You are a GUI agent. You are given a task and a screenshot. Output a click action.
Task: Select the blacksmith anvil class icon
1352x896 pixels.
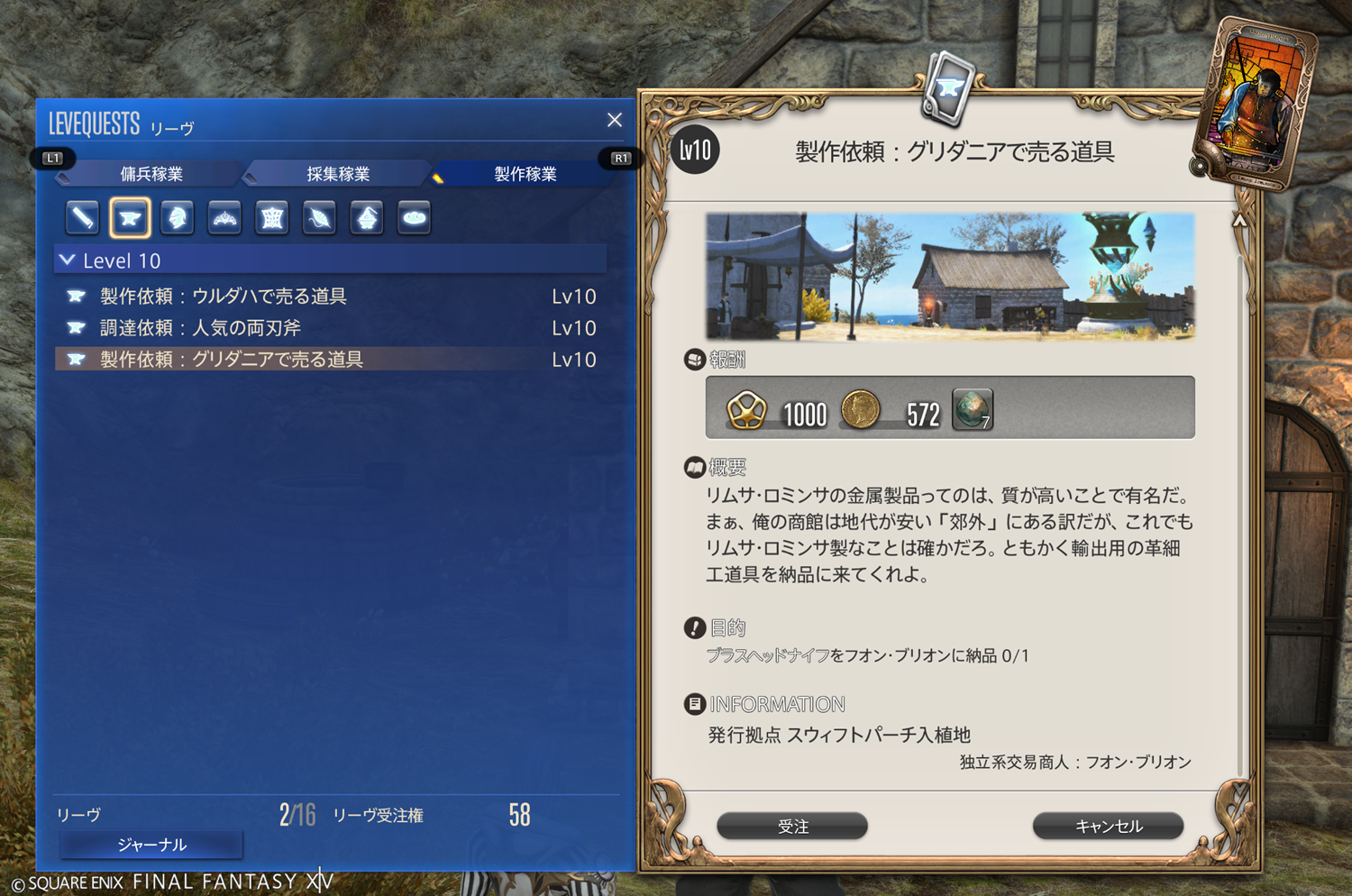[130, 217]
